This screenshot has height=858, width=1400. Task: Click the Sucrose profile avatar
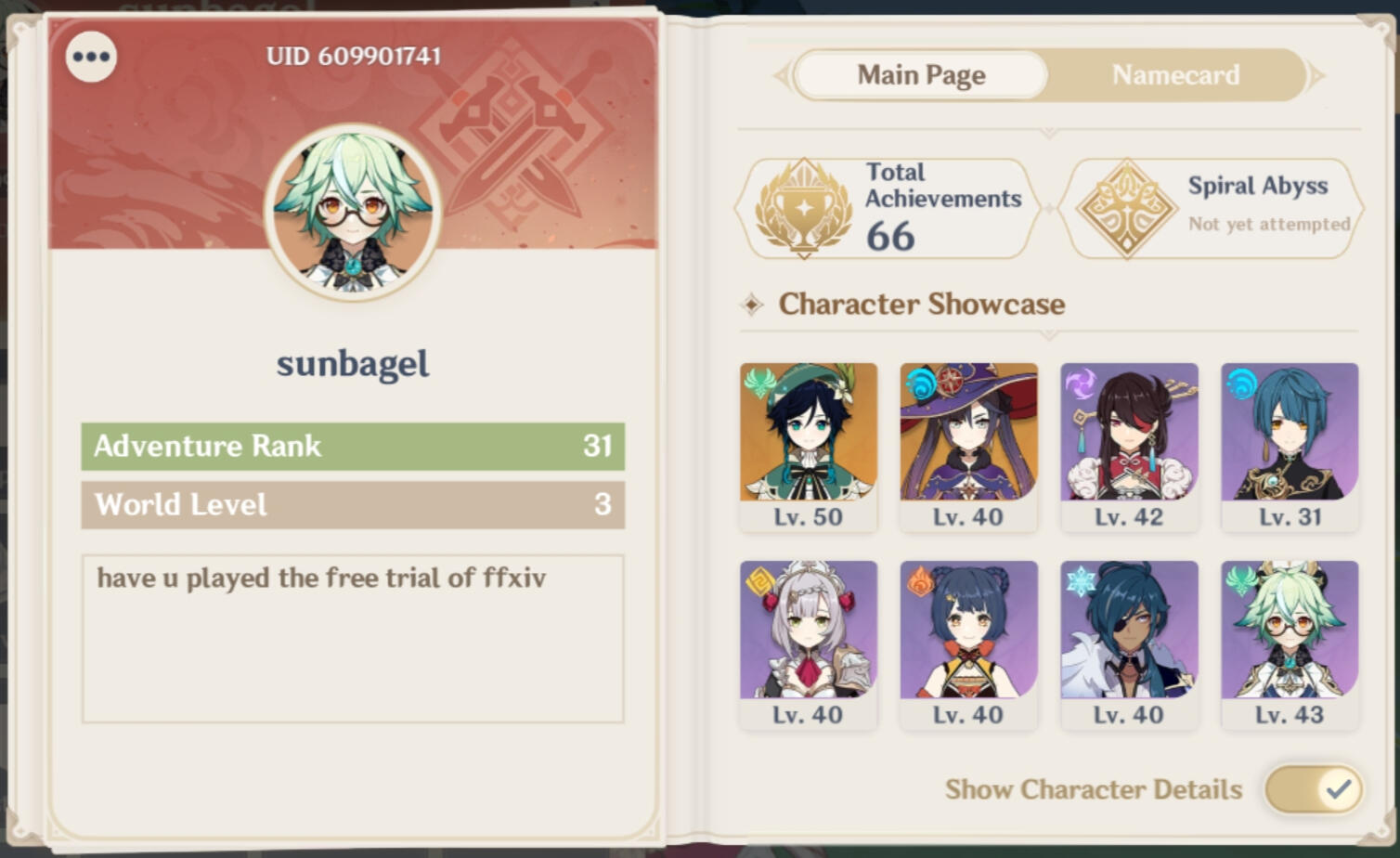click(353, 213)
